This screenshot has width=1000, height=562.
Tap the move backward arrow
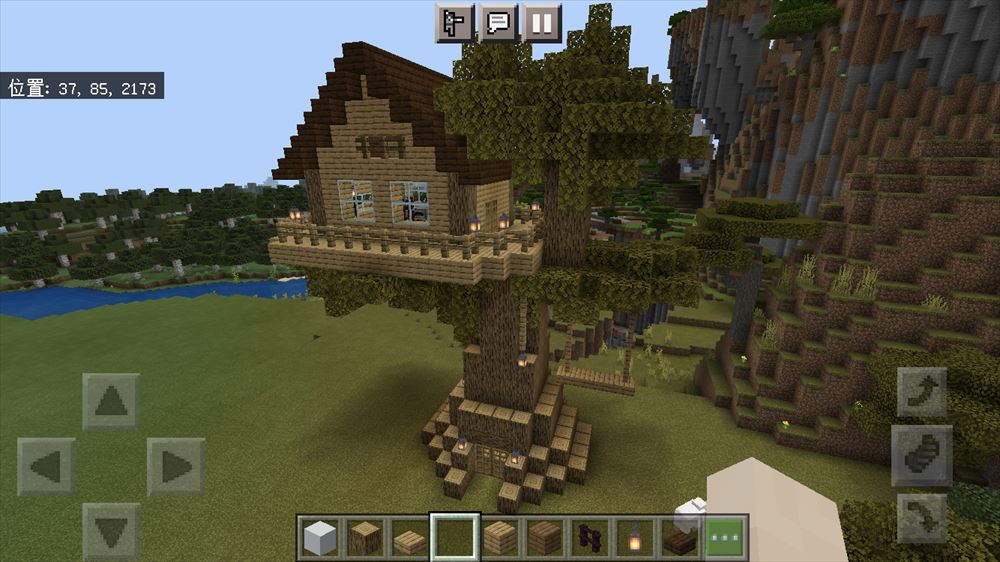click(x=111, y=530)
